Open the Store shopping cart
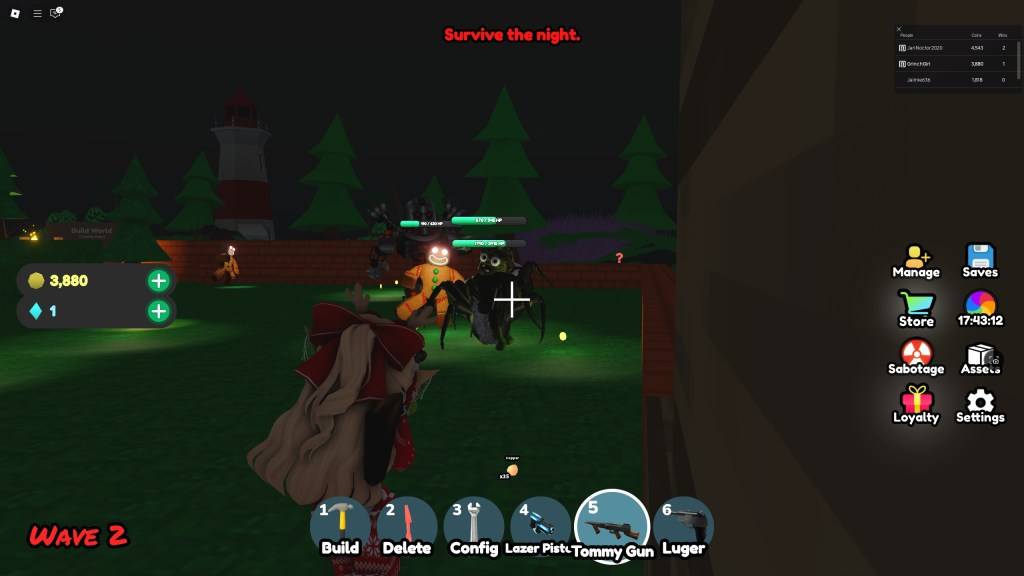Screen dimensions: 1024x576 pyautogui.click(x=916, y=309)
